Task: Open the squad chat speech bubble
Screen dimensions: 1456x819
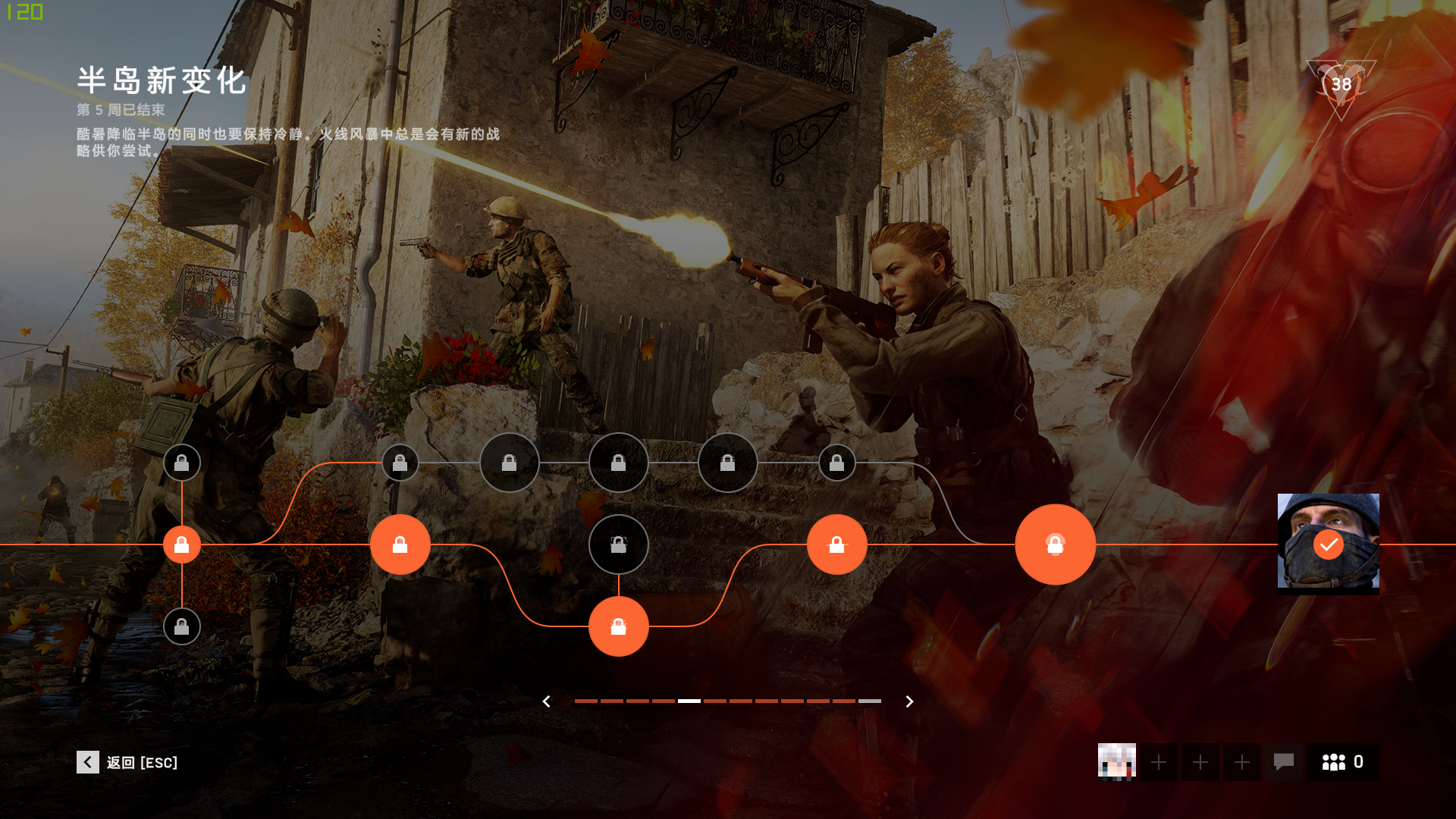Action: (1283, 761)
